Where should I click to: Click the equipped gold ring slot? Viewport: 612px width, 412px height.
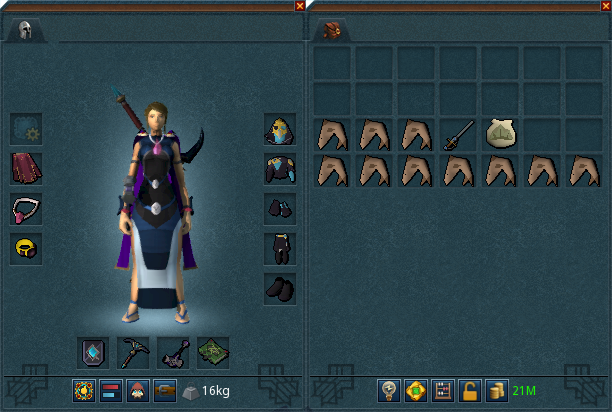(26, 248)
